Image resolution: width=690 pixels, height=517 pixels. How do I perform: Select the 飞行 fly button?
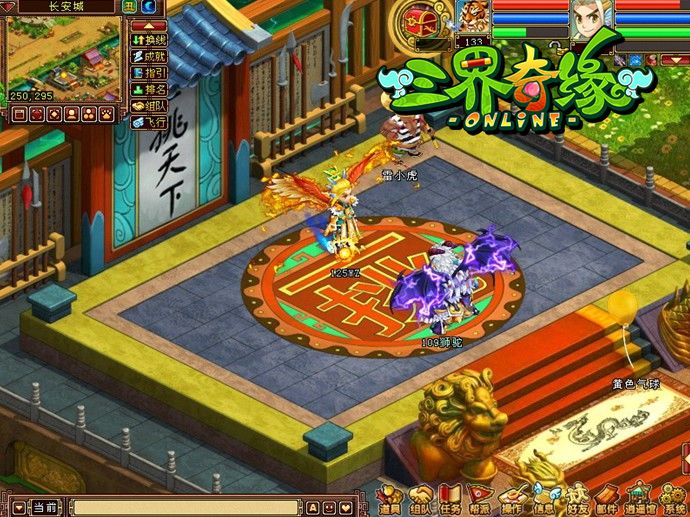click(x=149, y=121)
